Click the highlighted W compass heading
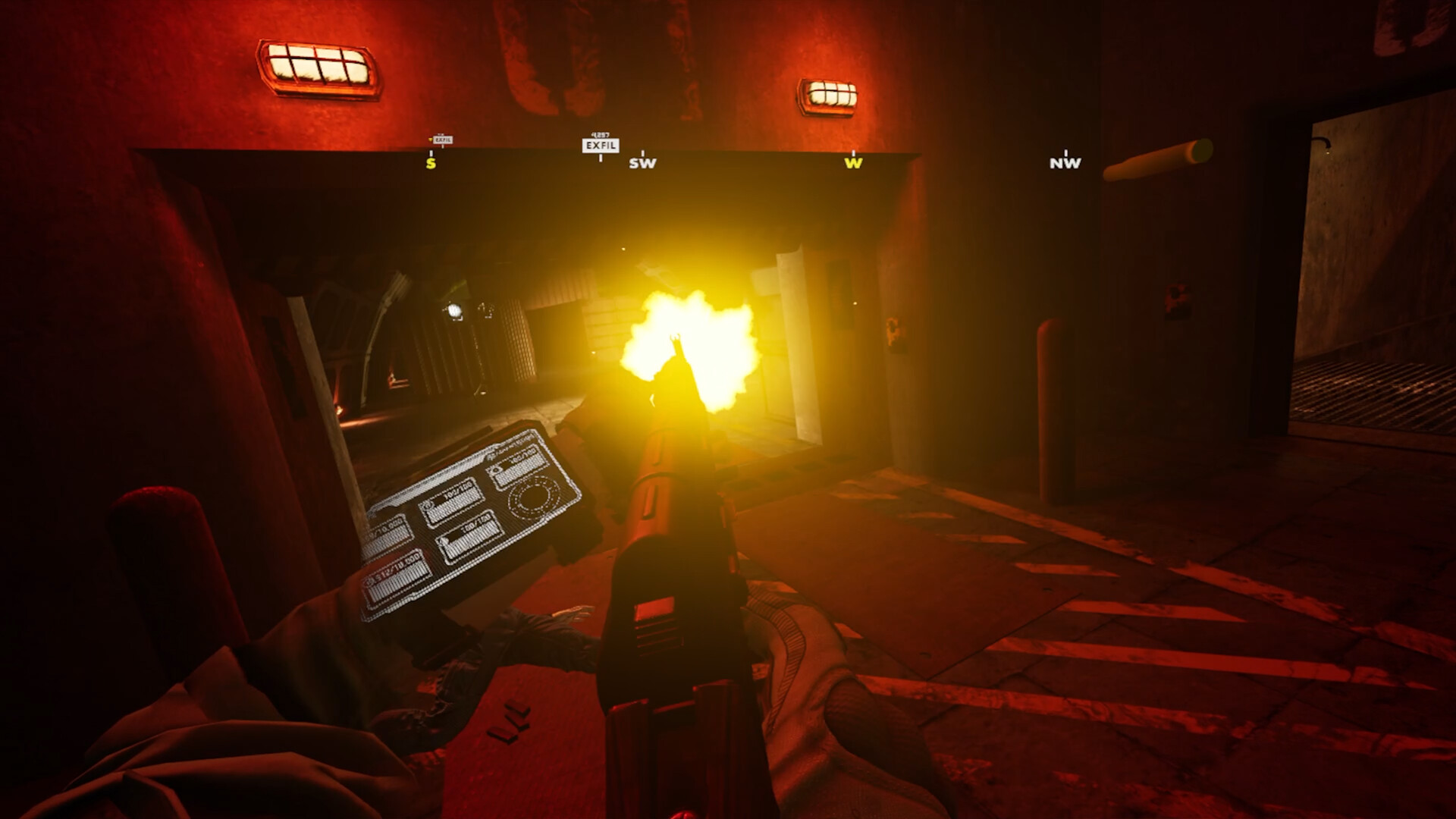Viewport: 1456px width, 819px height. point(854,162)
